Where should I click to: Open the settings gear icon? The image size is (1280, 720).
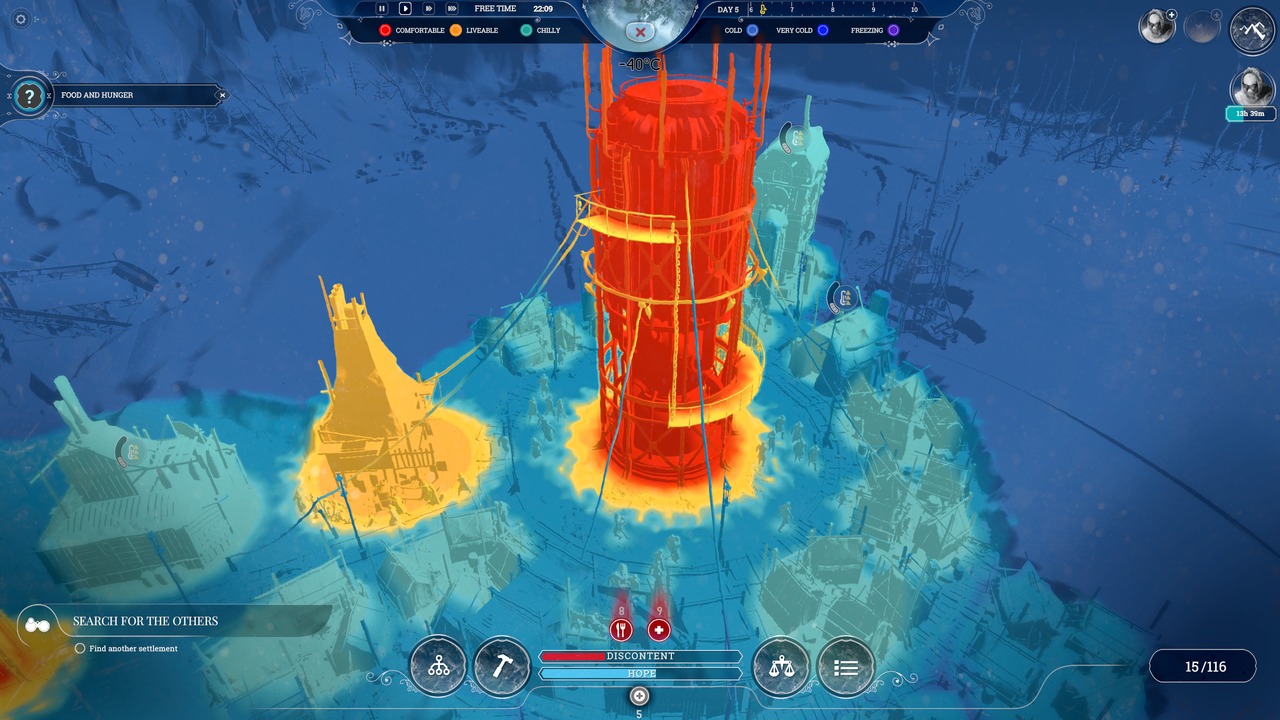point(21,19)
